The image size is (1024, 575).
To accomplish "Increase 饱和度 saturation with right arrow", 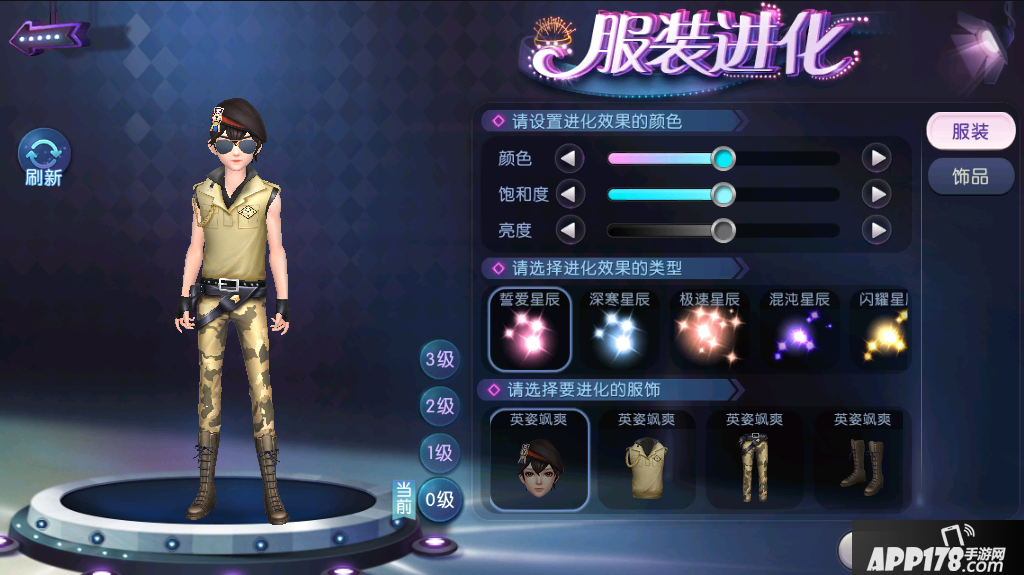I will coord(876,194).
